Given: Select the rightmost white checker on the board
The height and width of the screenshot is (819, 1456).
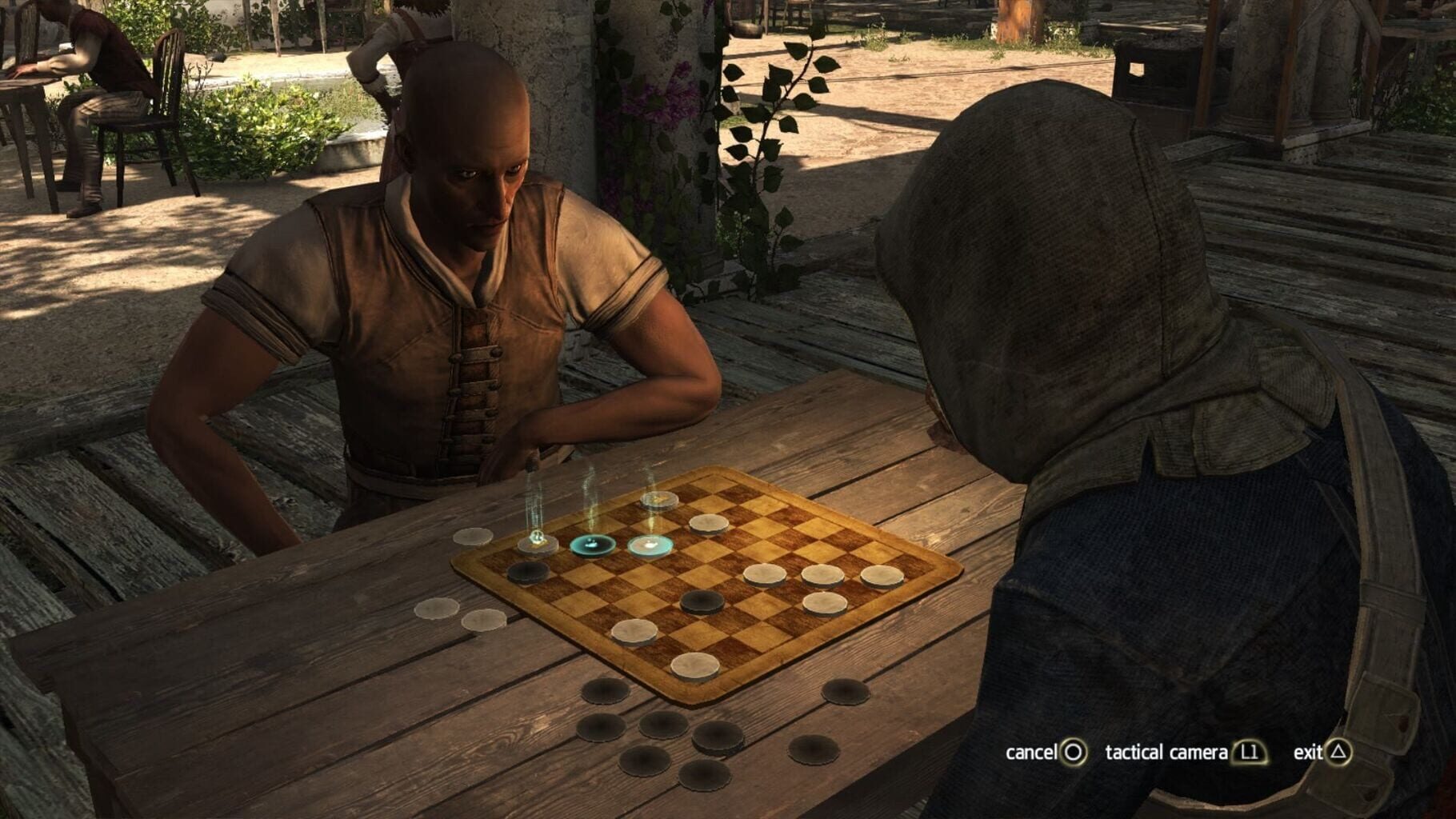Looking at the screenshot, I should coord(882,575).
